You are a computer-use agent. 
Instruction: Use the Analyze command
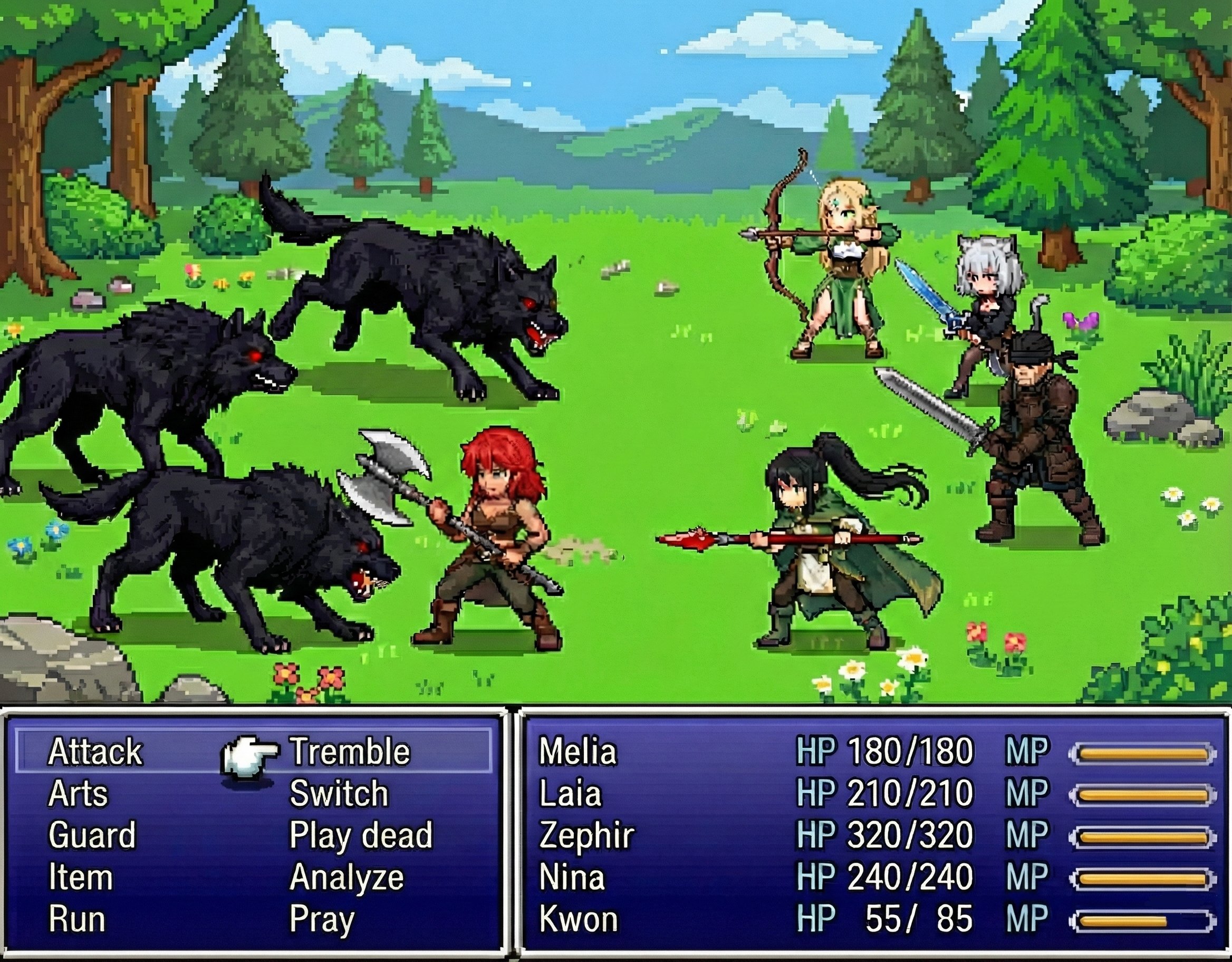(x=347, y=878)
